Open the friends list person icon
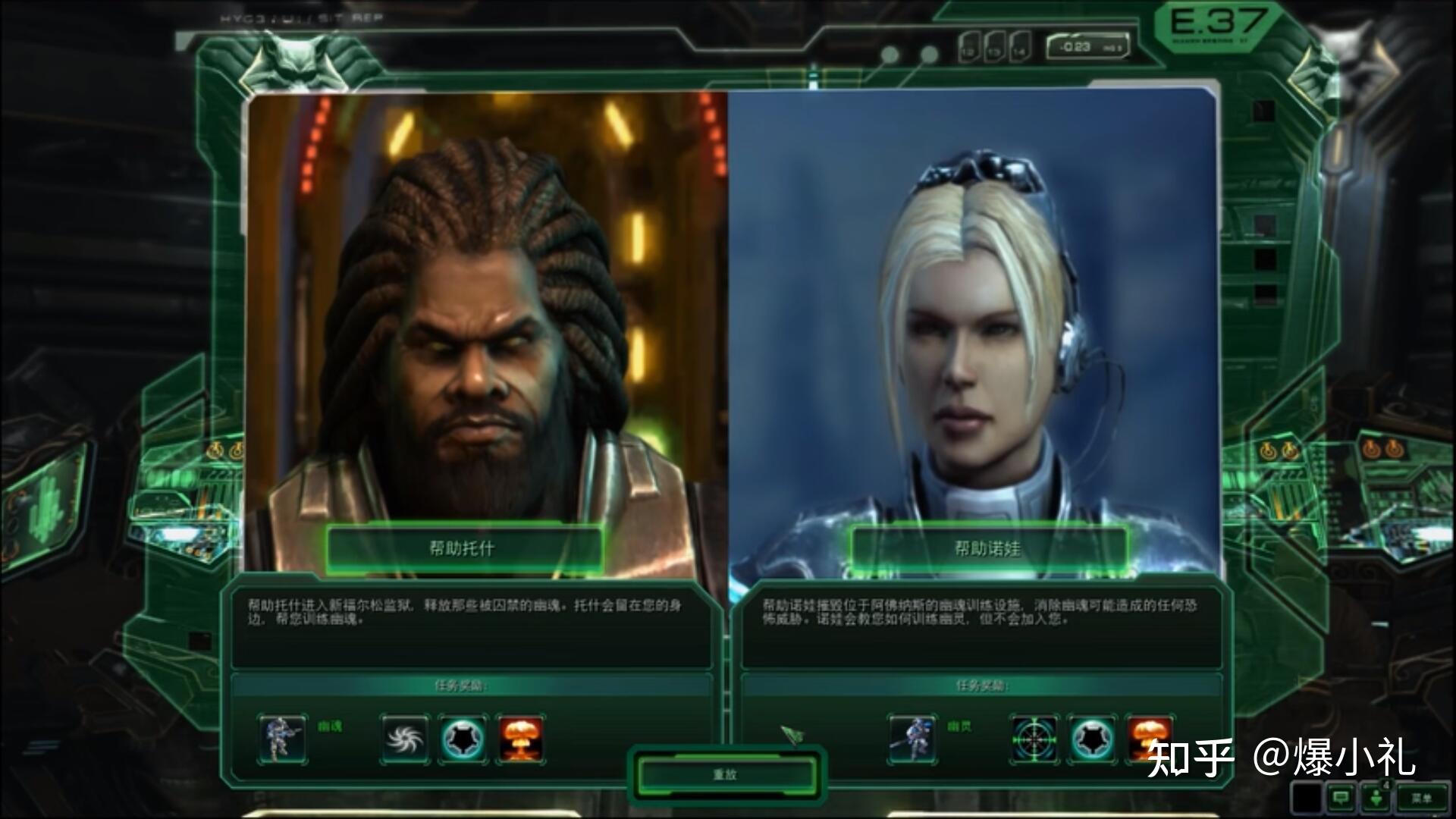The height and width of the screenshot is (819, 1456). click(1376, 798)
